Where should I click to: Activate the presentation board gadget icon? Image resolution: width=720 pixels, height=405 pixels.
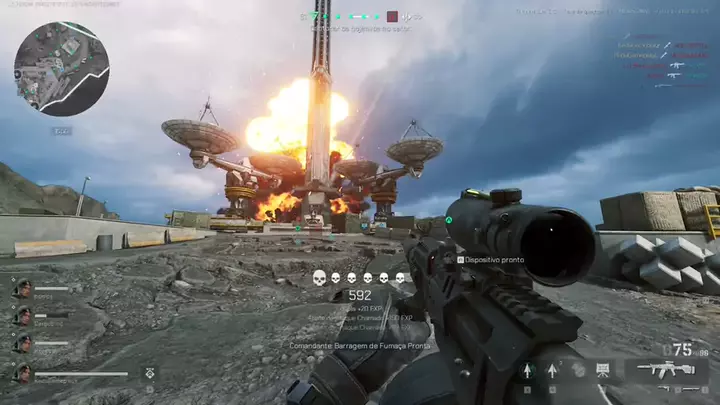[x=602, y=370]
